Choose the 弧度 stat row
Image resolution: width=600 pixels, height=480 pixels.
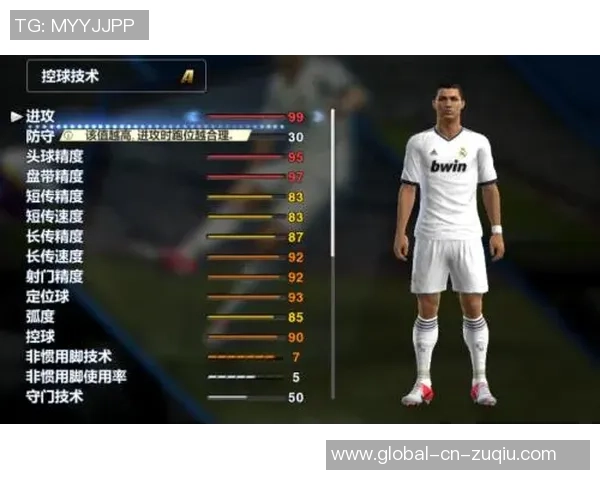(x=41, y=317)
